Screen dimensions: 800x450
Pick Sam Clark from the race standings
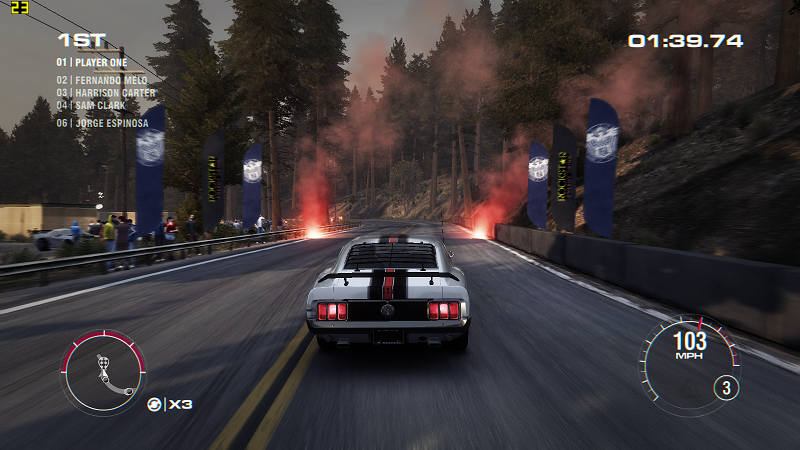(x=91, y=105)
